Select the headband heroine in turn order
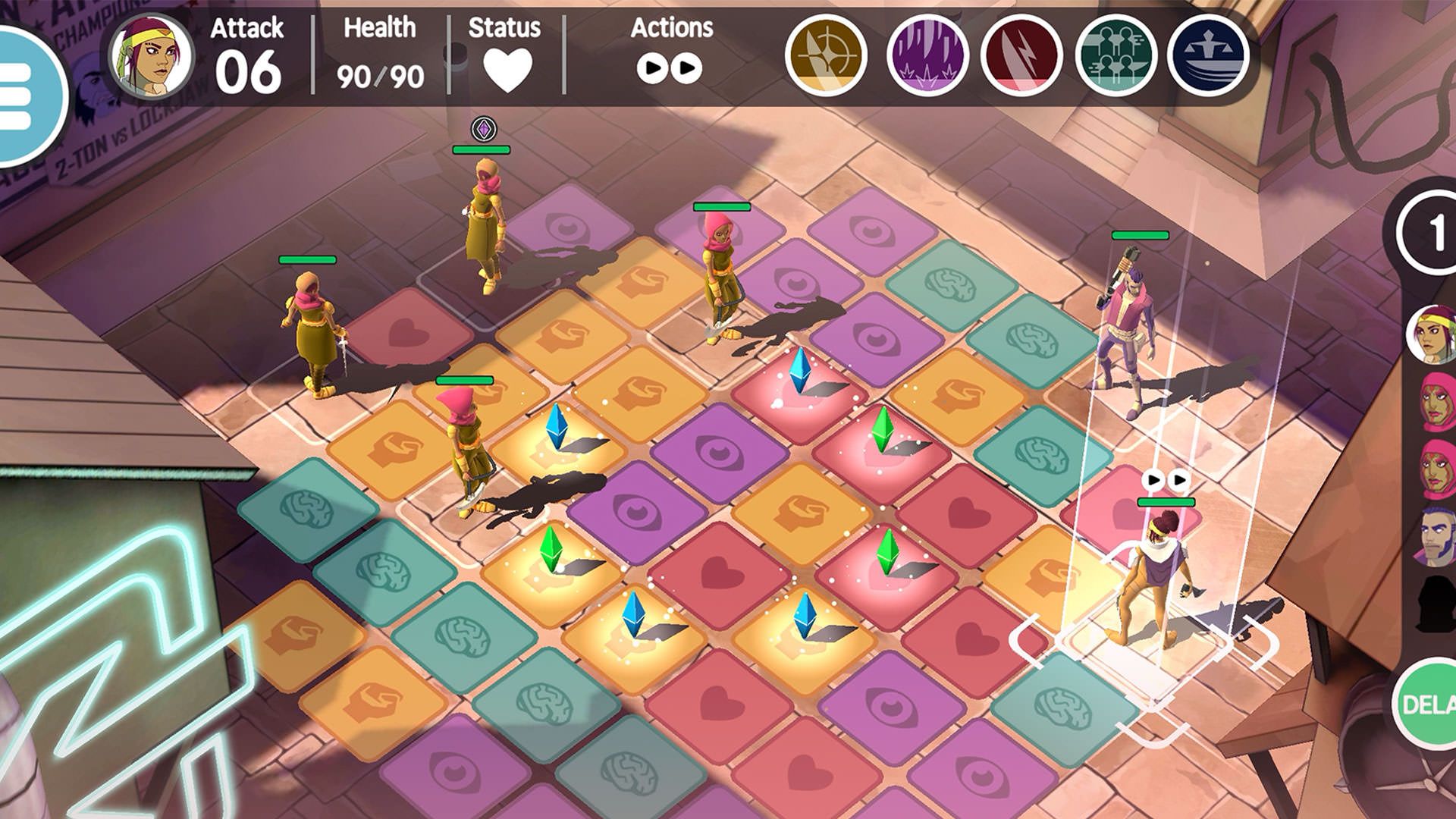The width and height of the screenshot is (1456, 819). tap(1432, 334)
